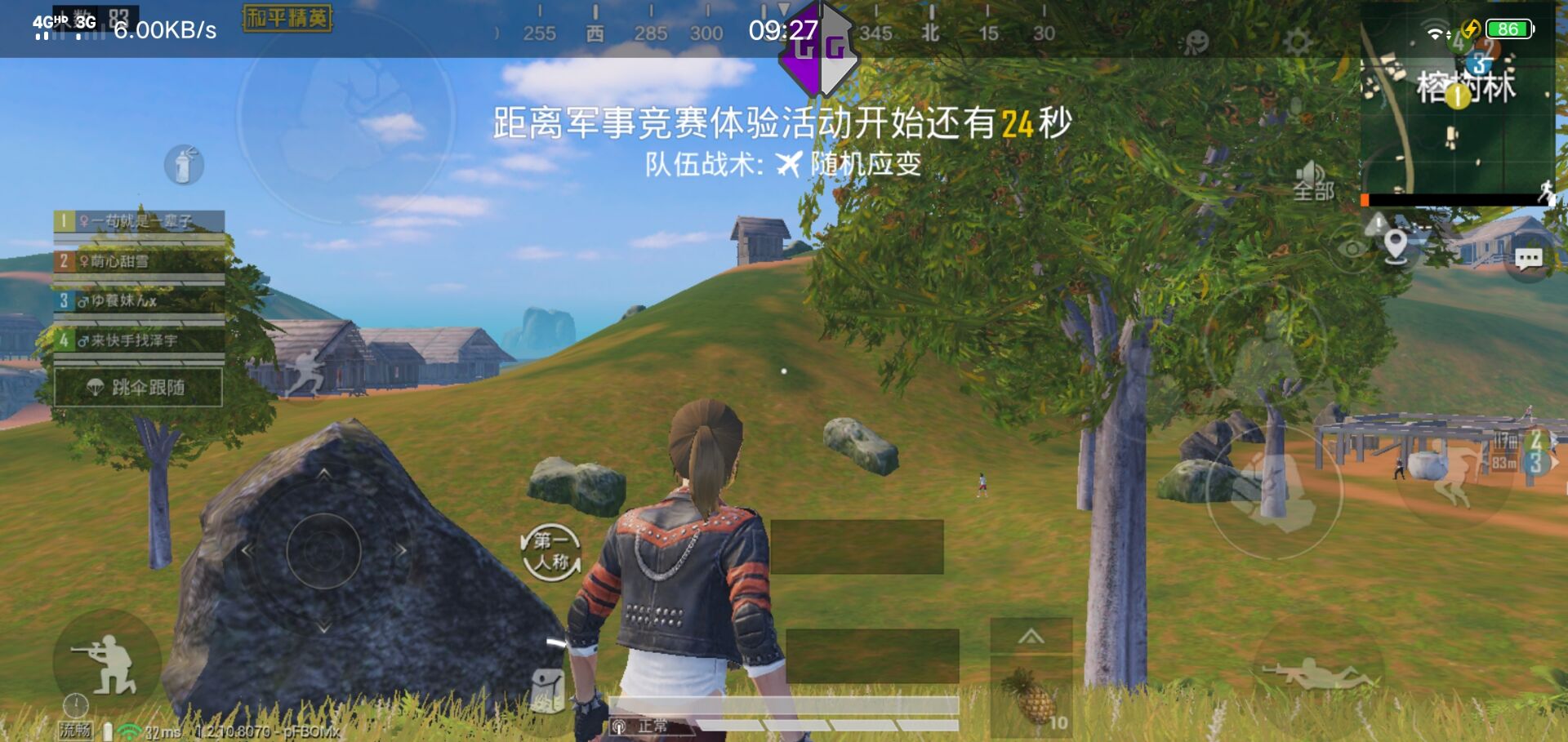Tap the location marker icon
Viewport: 1568px width, 742px height.
(x=1395, y=245)
